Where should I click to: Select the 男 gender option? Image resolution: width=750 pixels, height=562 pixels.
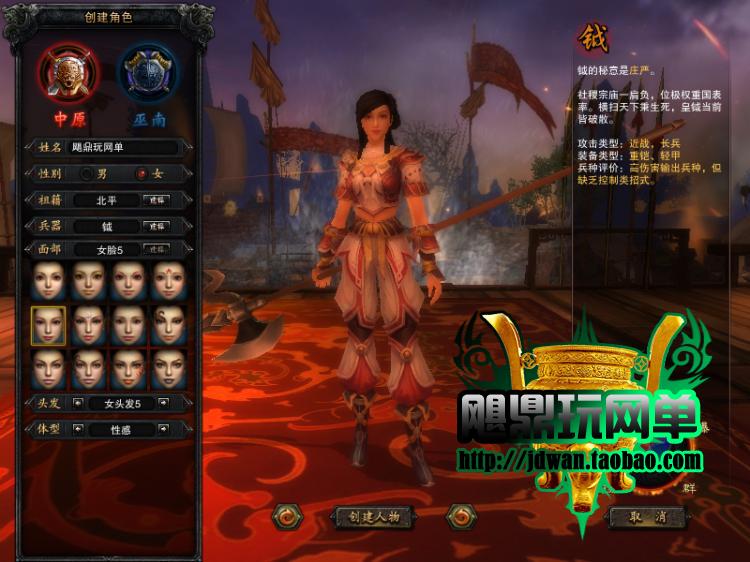click(88, 174)
